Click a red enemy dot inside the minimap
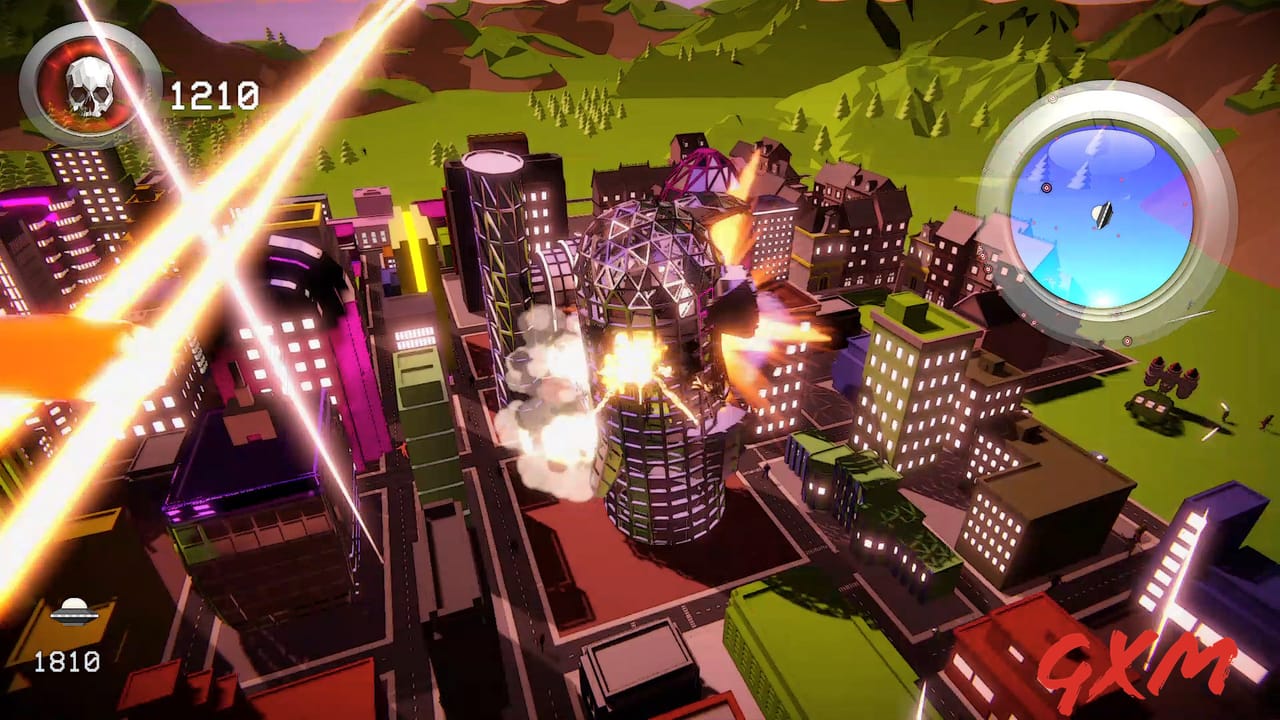This screenshot has width=1280, height=720. point(1121,181)
